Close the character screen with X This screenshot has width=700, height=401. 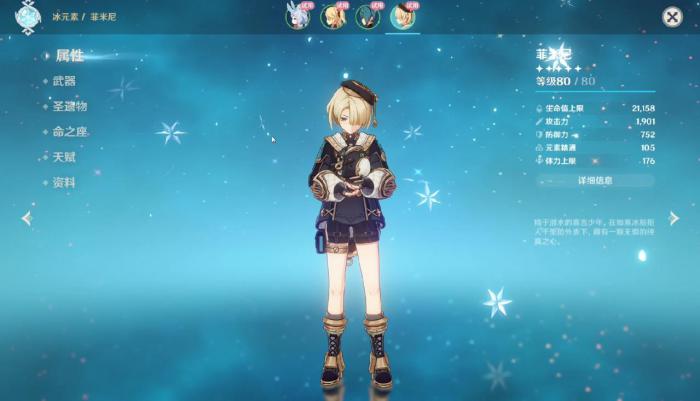[x=673, y=16]
